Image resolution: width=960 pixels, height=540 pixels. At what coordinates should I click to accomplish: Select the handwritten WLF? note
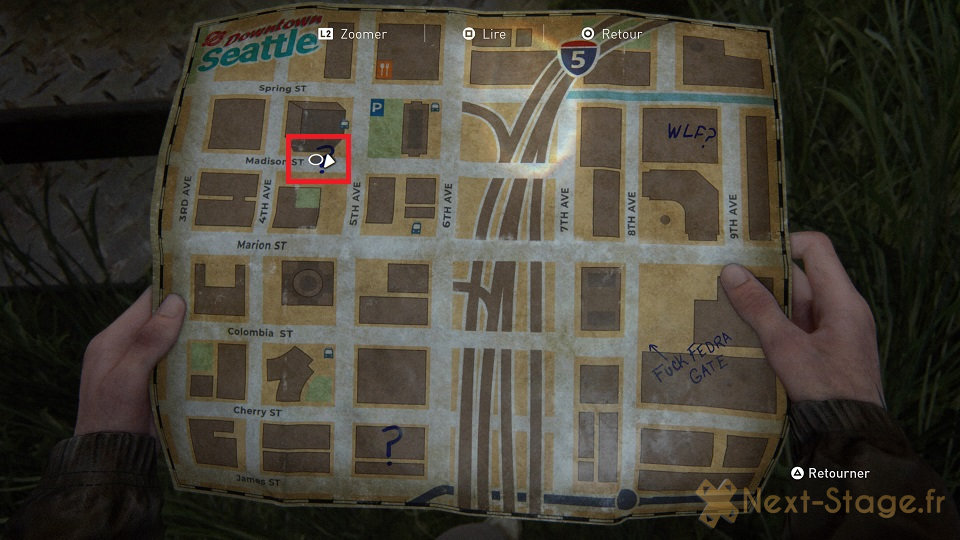click(x=692, y=131)
